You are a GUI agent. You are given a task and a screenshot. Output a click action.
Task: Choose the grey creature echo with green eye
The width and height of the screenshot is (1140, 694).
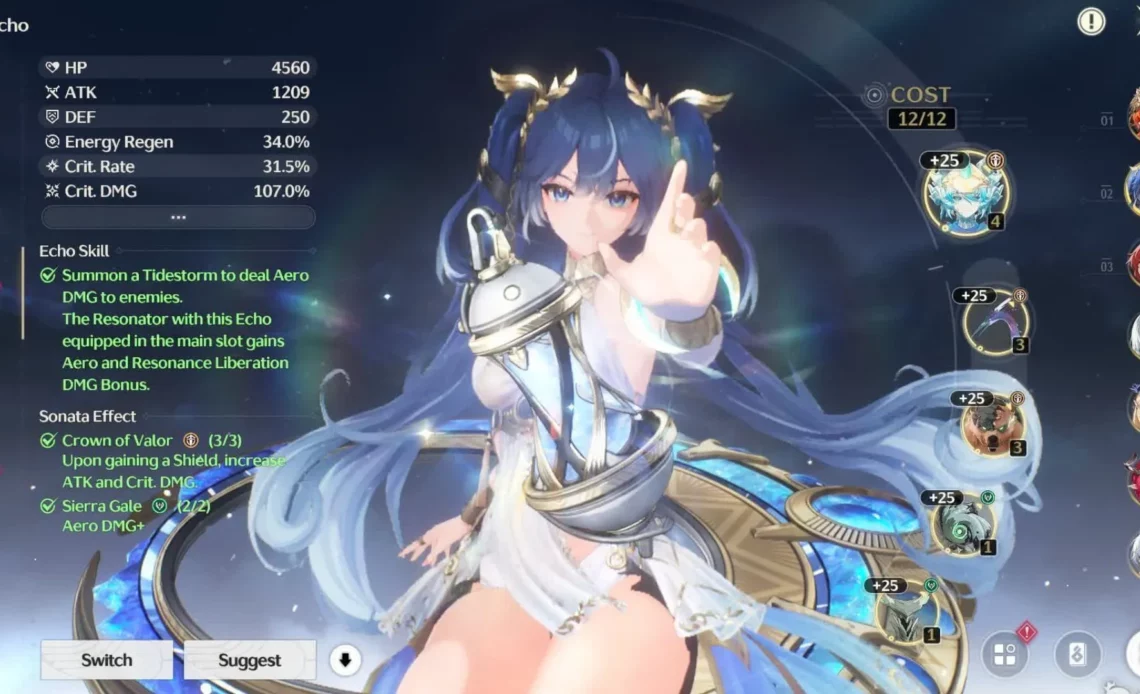(962, 525)
